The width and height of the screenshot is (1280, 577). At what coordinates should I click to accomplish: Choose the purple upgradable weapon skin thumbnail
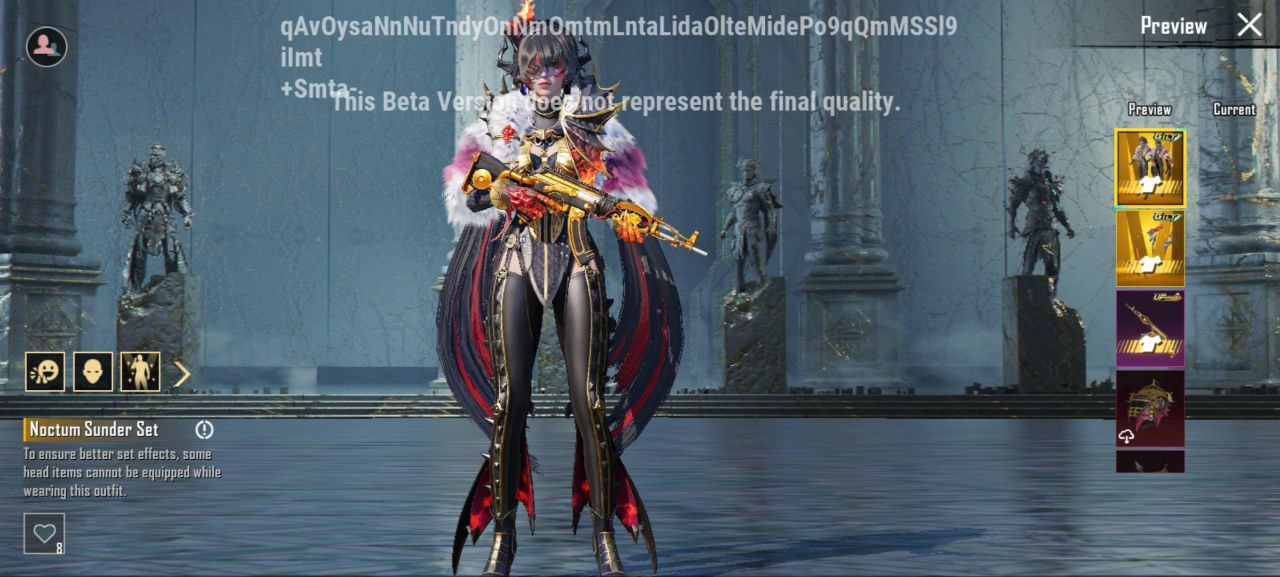[x=1150, y=329]
